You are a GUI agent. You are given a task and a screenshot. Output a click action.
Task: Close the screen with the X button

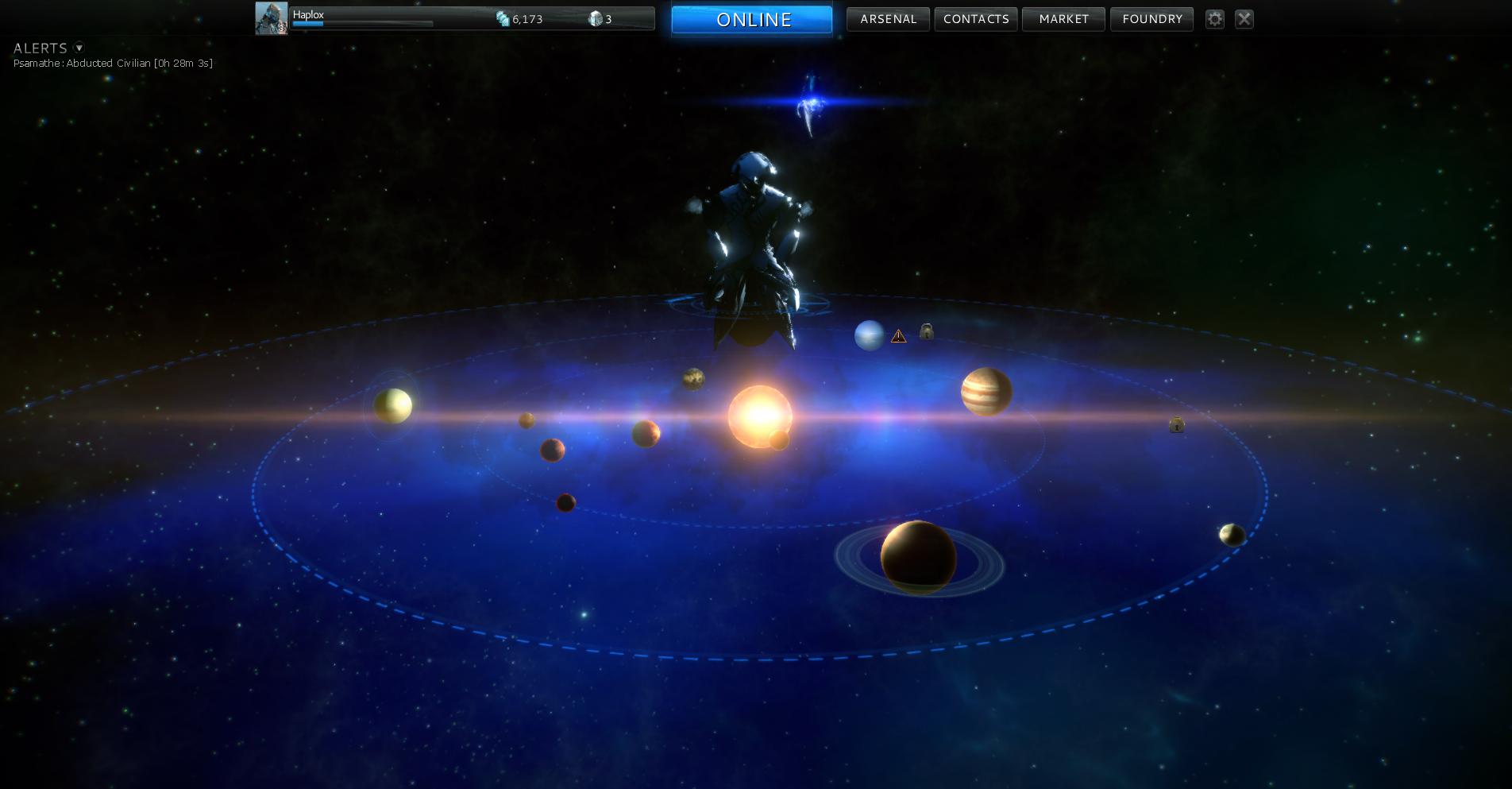1244,19
